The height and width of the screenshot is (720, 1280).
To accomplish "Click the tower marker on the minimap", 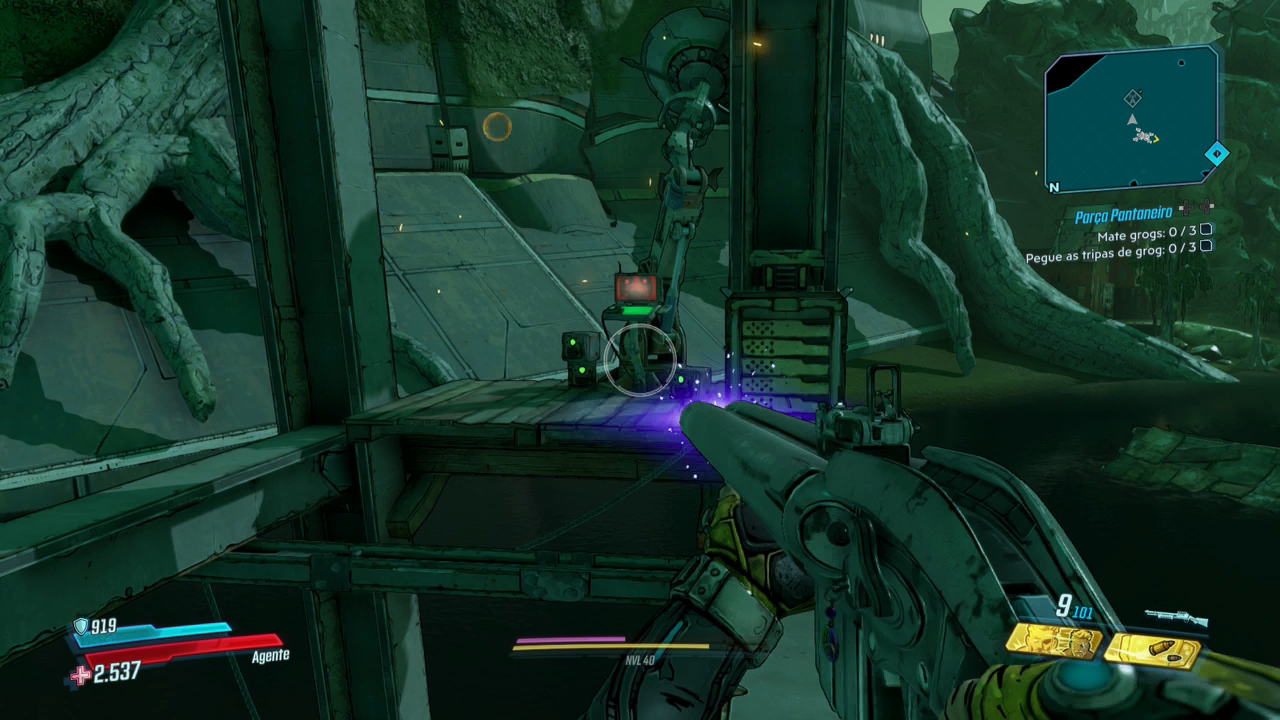I will tap(1132, 98).
